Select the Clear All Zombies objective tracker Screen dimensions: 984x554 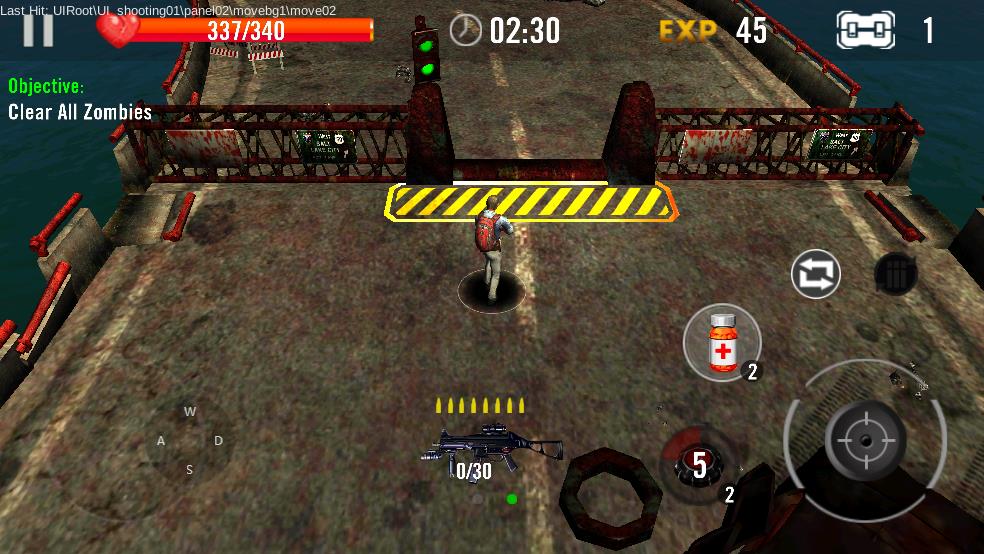[80, 112]
